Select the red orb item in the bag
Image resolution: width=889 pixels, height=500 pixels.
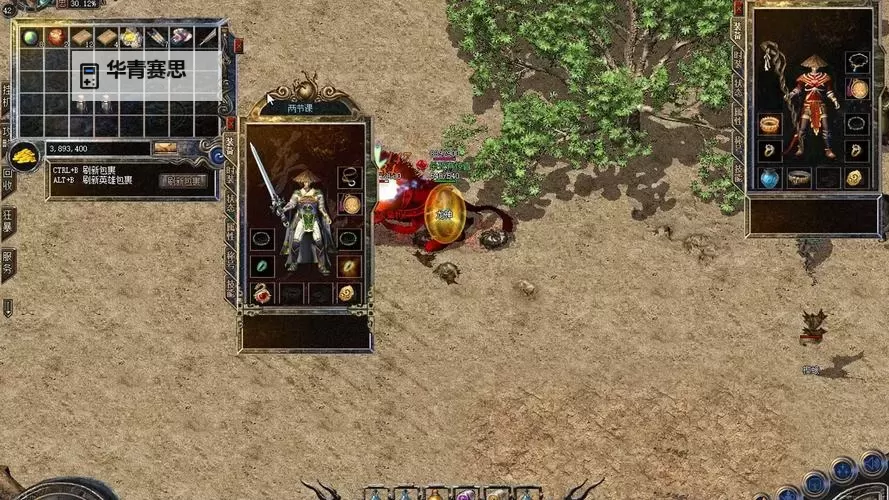(x=56, y=37)
